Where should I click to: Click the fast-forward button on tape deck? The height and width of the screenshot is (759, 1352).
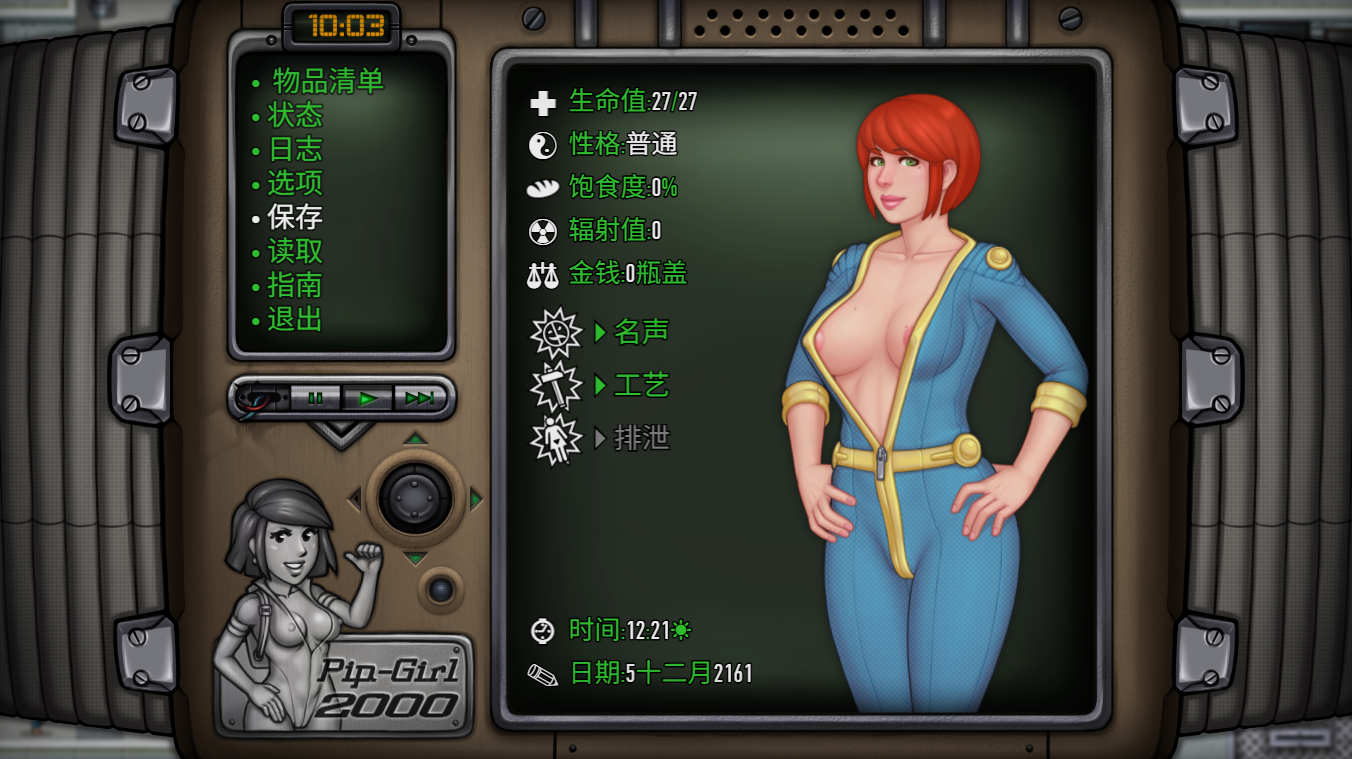[420, 398]
